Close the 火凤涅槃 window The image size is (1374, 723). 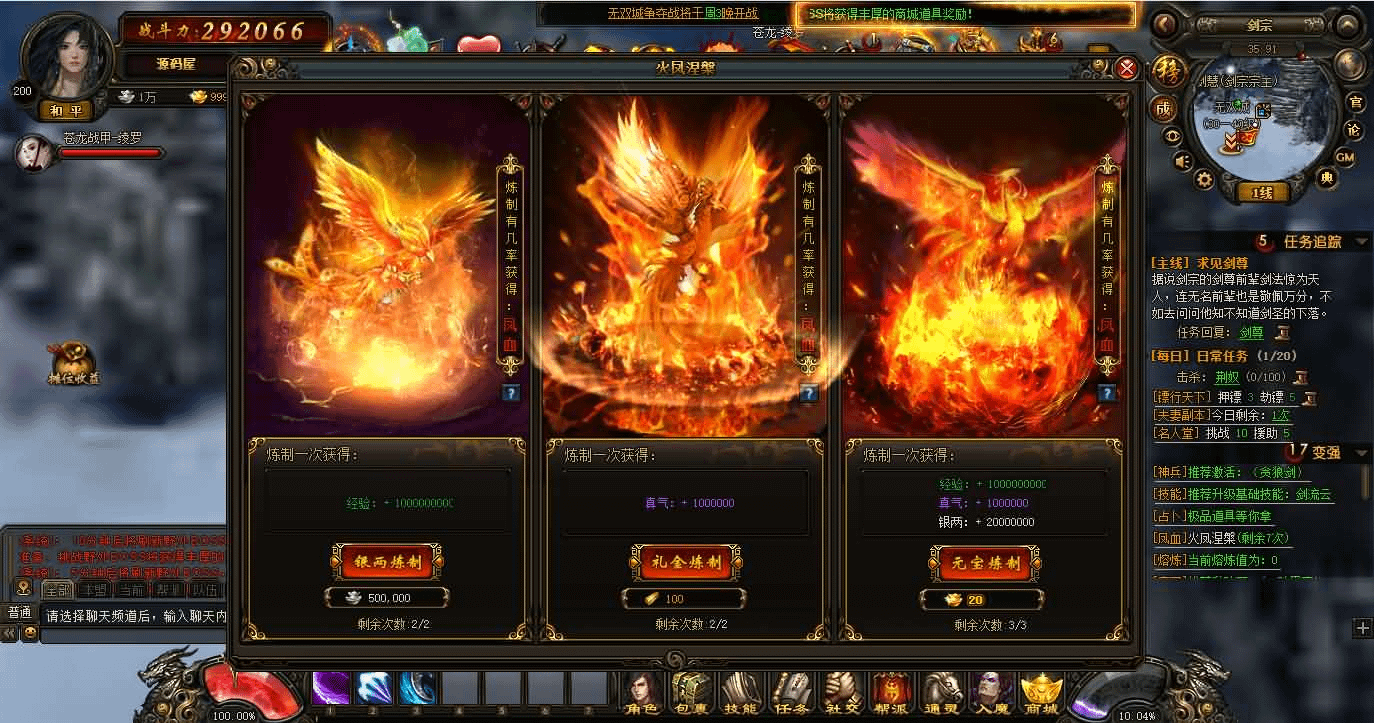[x=1126, y=68]
